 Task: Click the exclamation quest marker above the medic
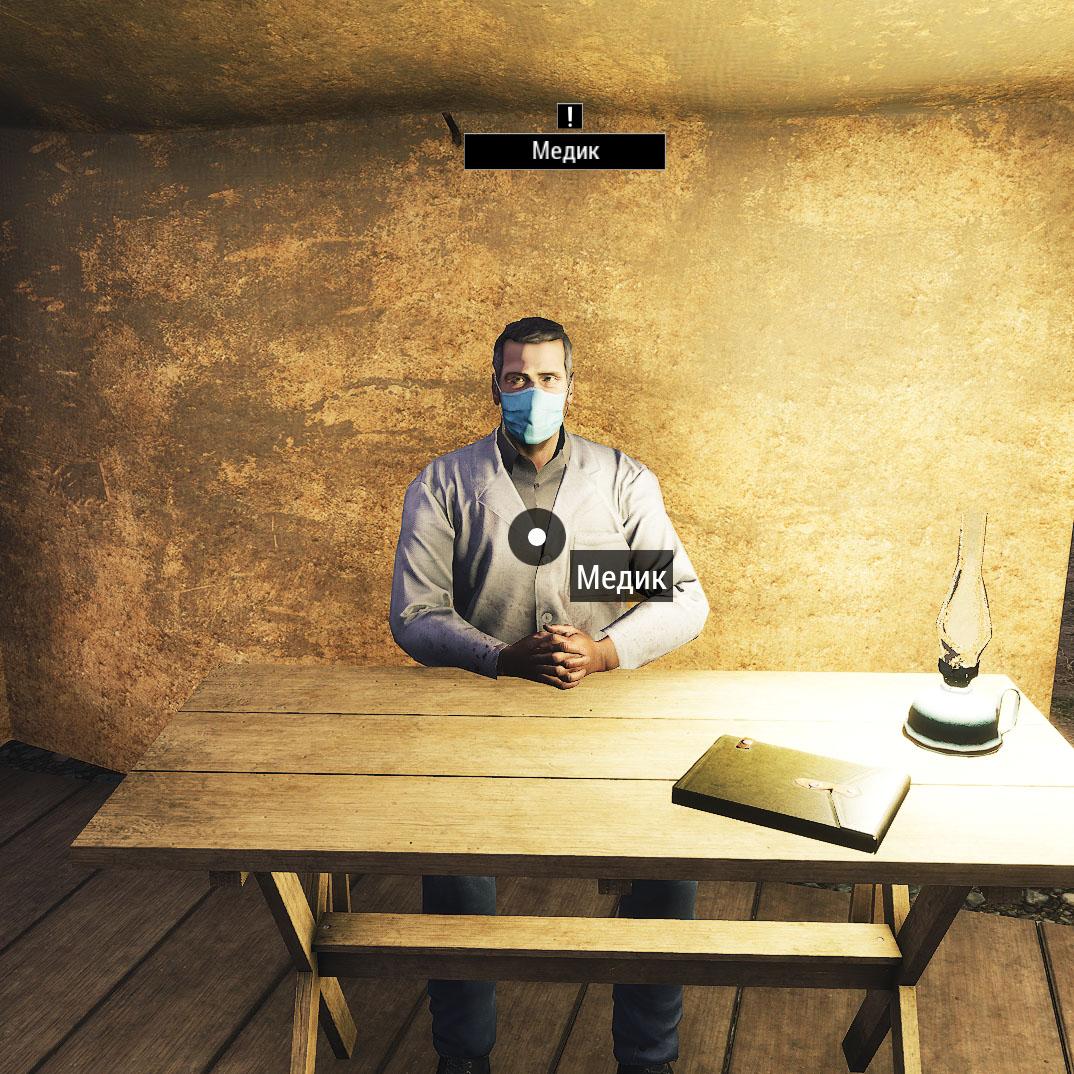coord(569,116)
